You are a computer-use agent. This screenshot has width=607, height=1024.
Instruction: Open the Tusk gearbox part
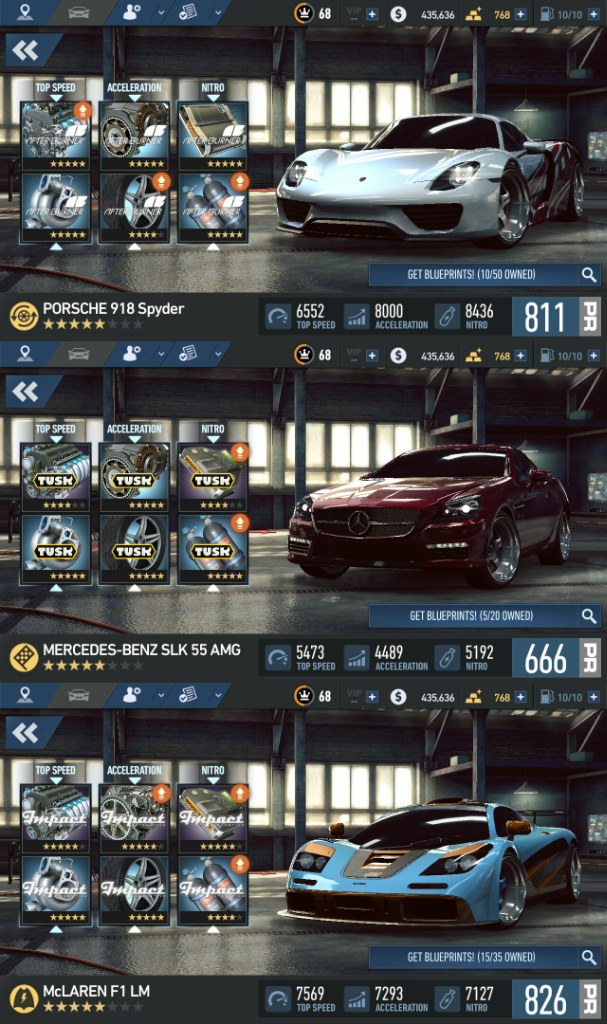pyautogui.click(x=134, y=478)
